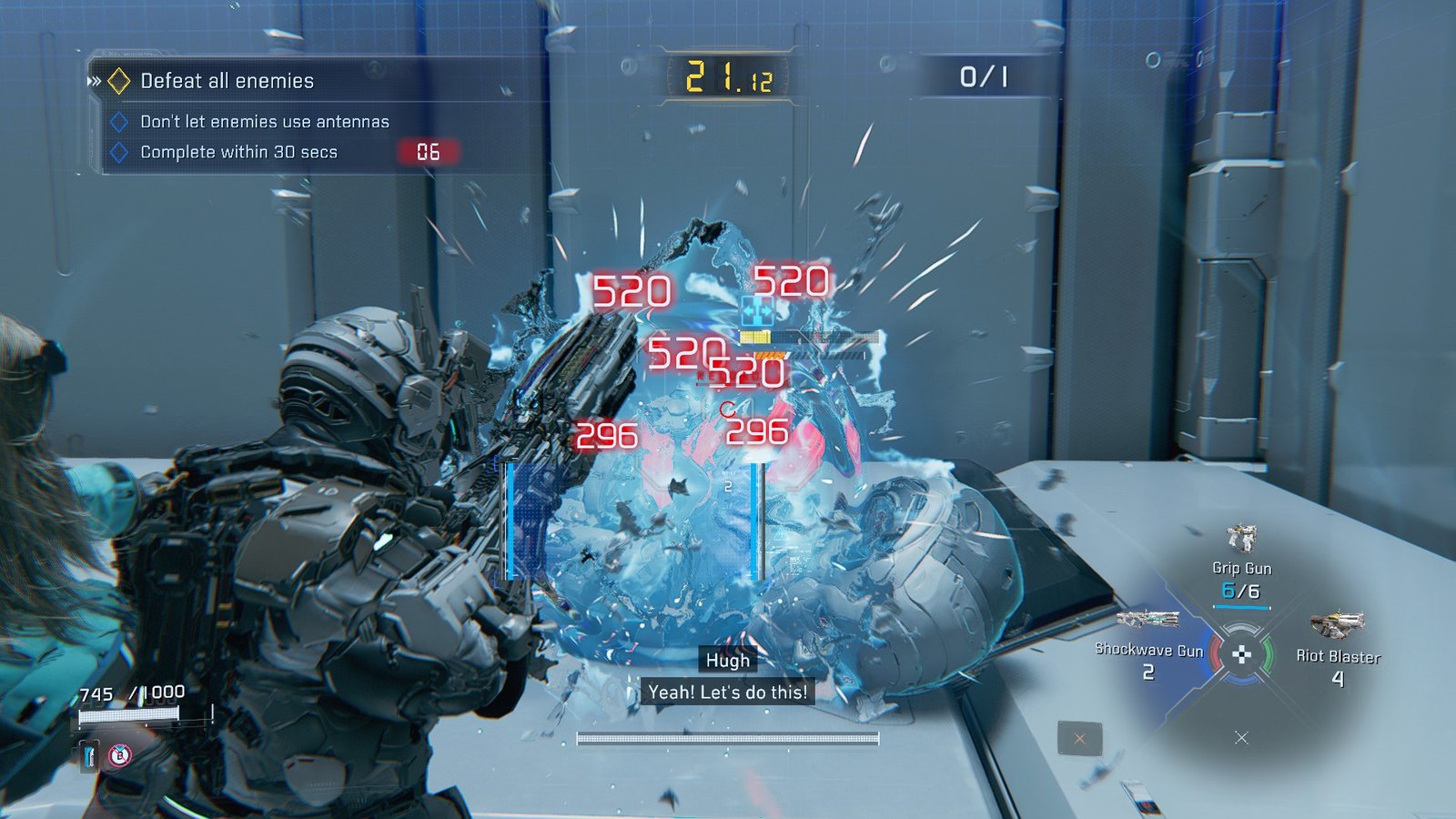Choose the Complete within 30 secs objective
The image size is (1456, 819).
pos(238,152)
